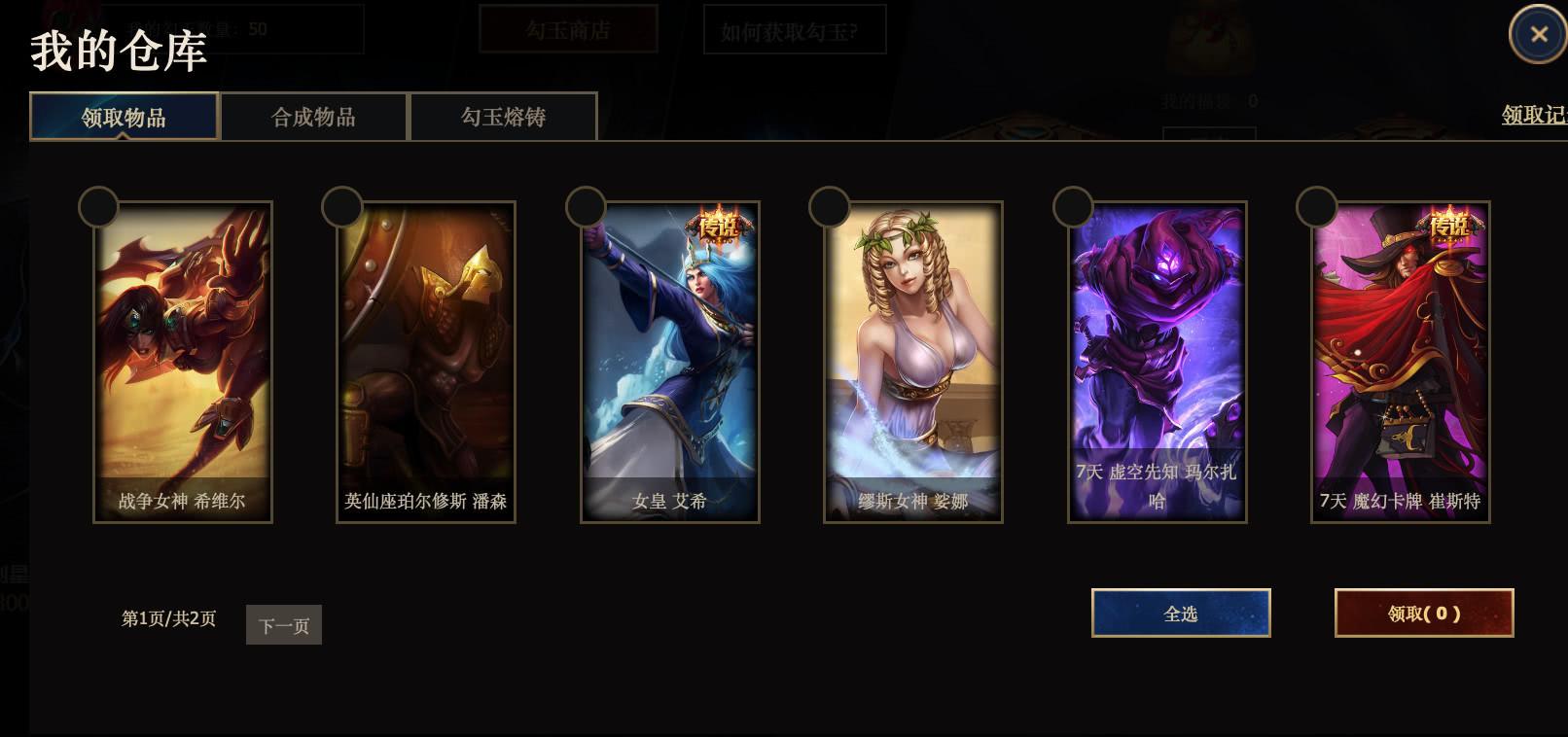
Task: Go to next page via 下一页
Action: coord(283,624)
